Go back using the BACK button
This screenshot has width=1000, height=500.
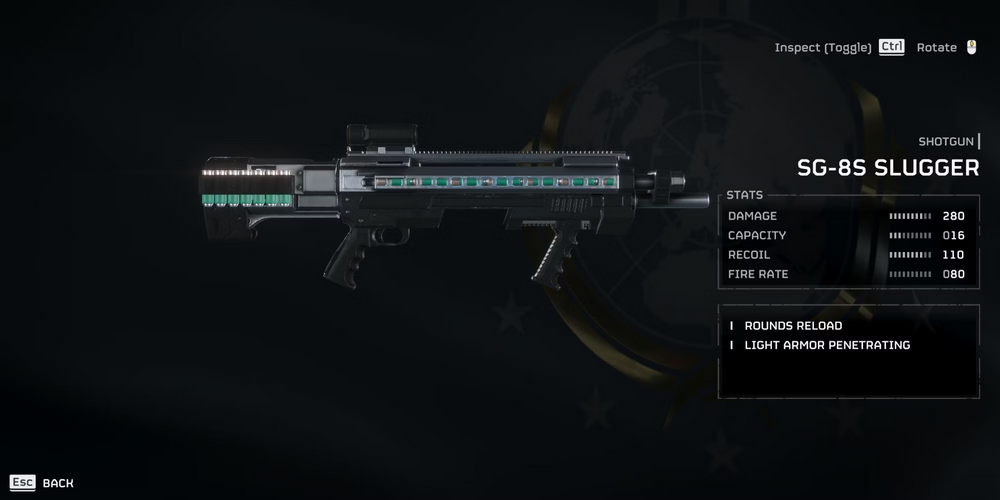click(x=42, y=483)
